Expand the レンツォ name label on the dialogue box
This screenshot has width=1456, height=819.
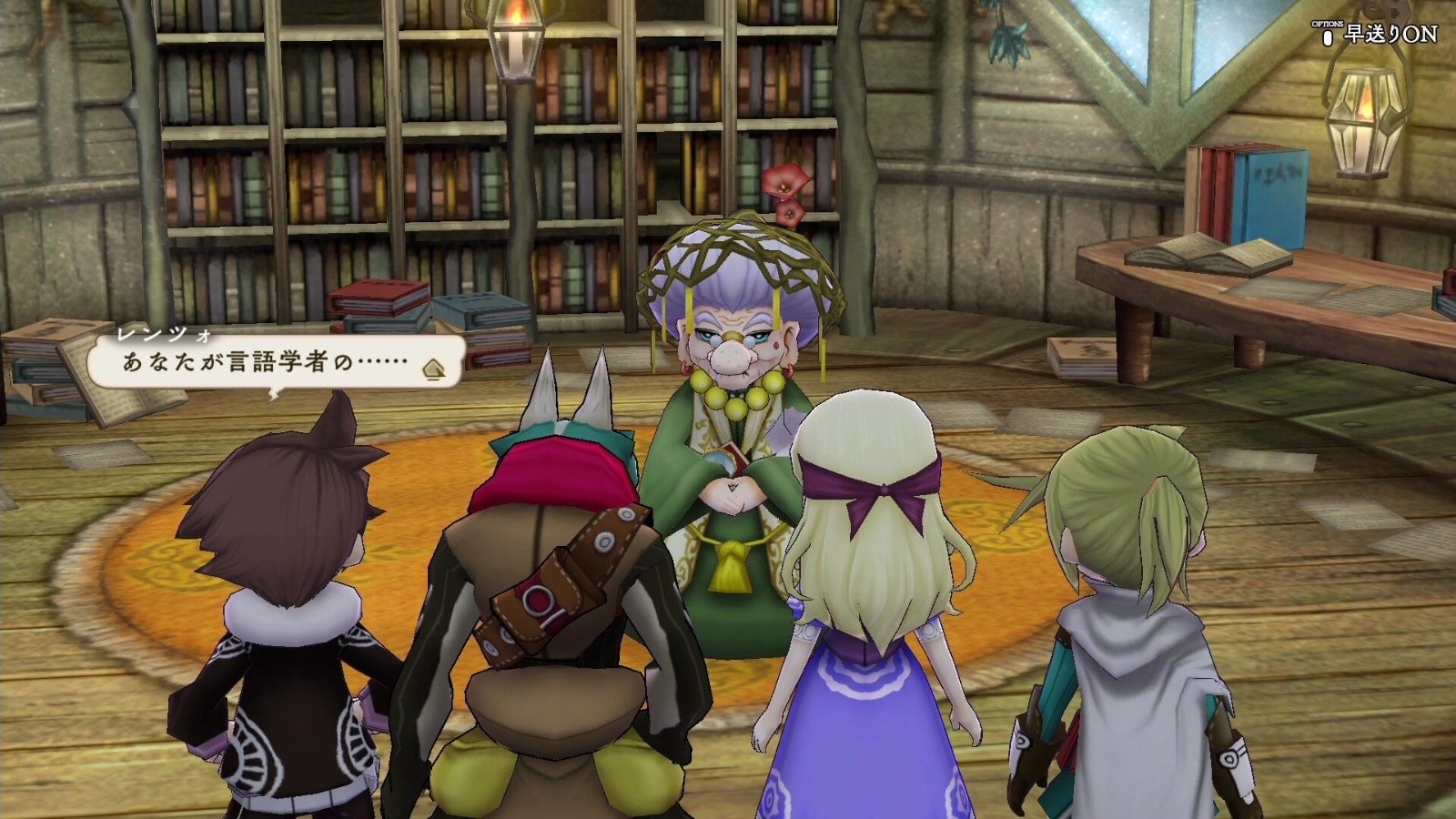click(x=162, y=334)
